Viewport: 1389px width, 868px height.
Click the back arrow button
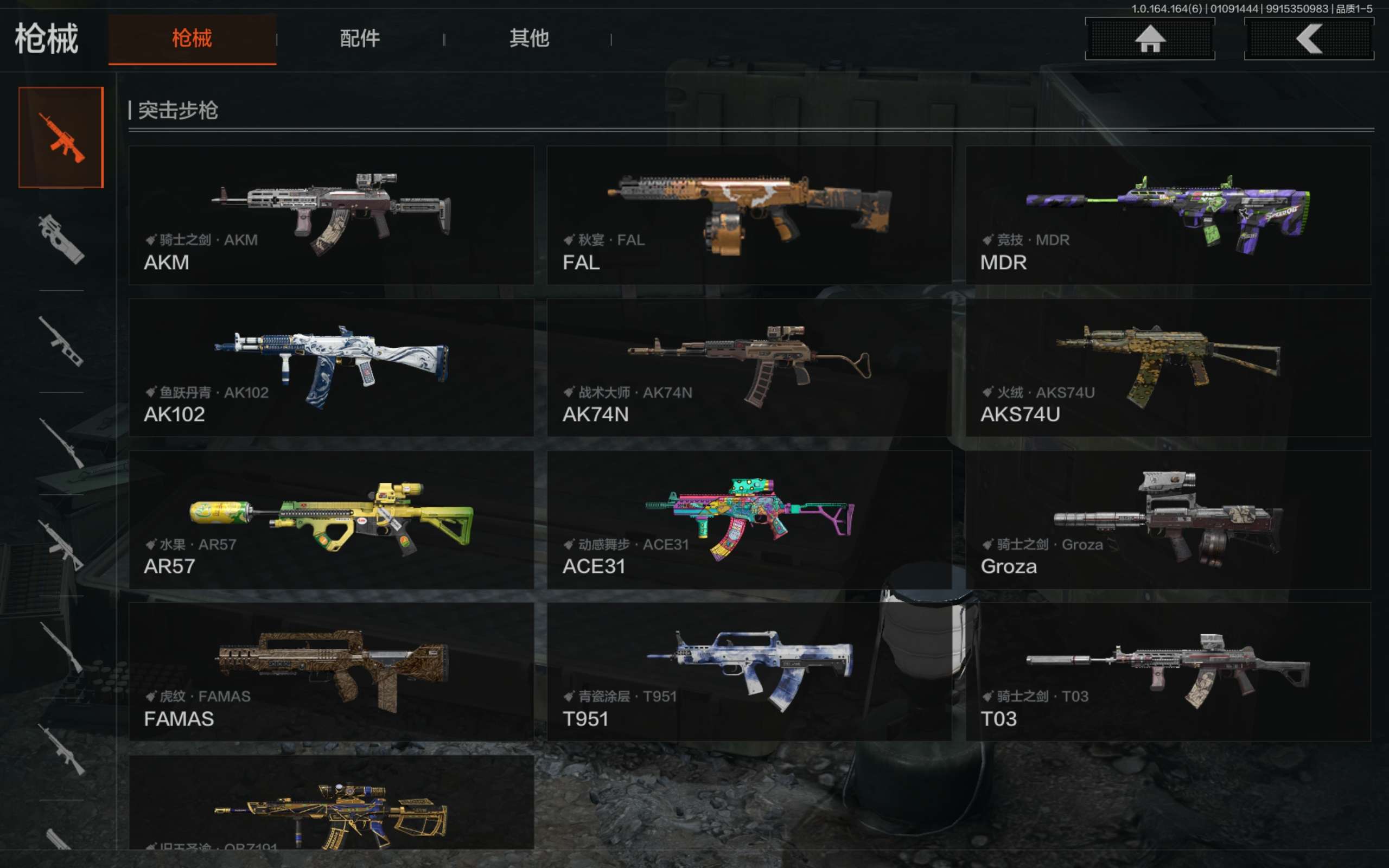click(x=1309, y=39)
